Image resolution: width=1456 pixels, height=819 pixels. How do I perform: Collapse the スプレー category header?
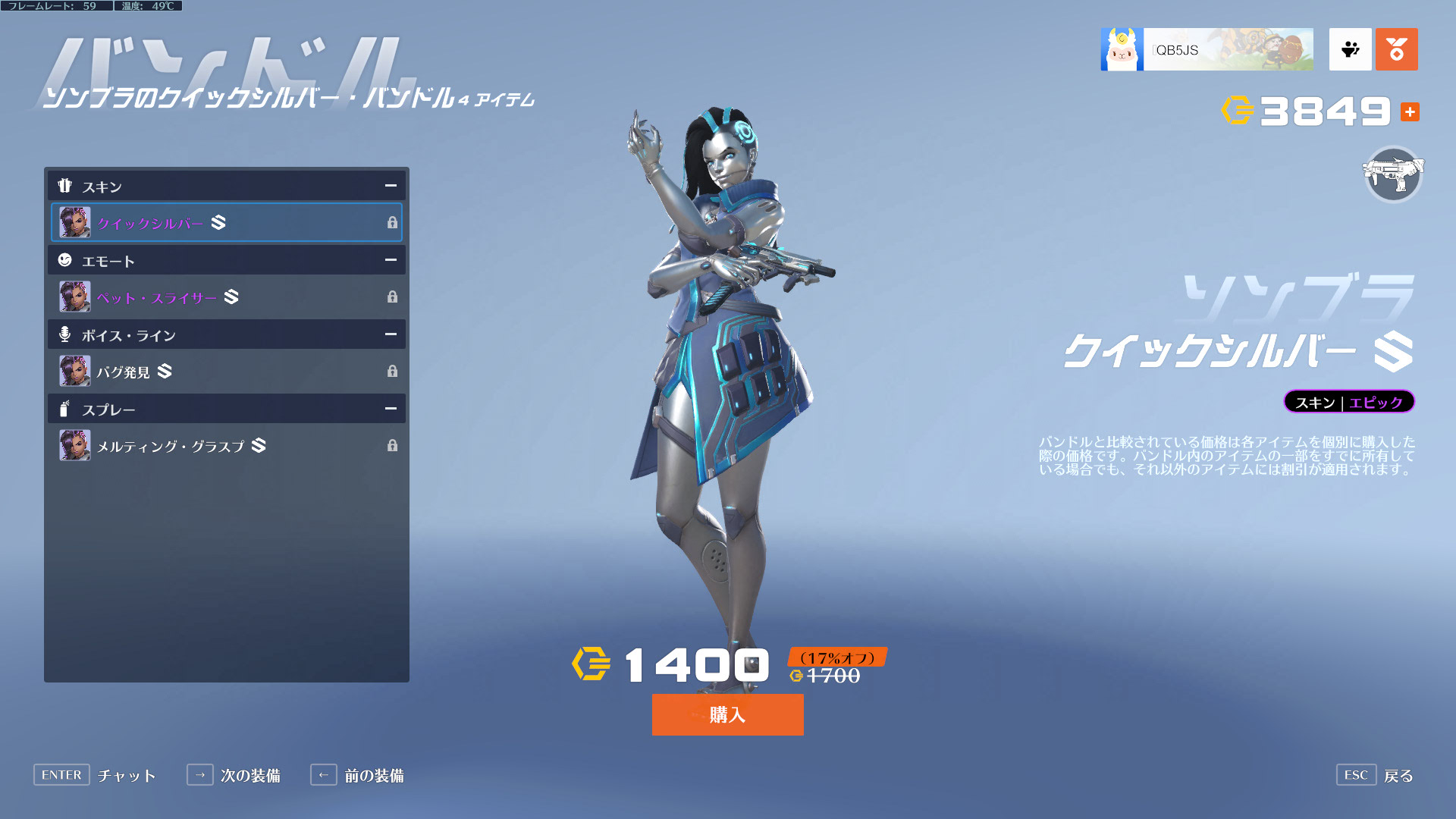pyautogui.click(x=391, y=409)
